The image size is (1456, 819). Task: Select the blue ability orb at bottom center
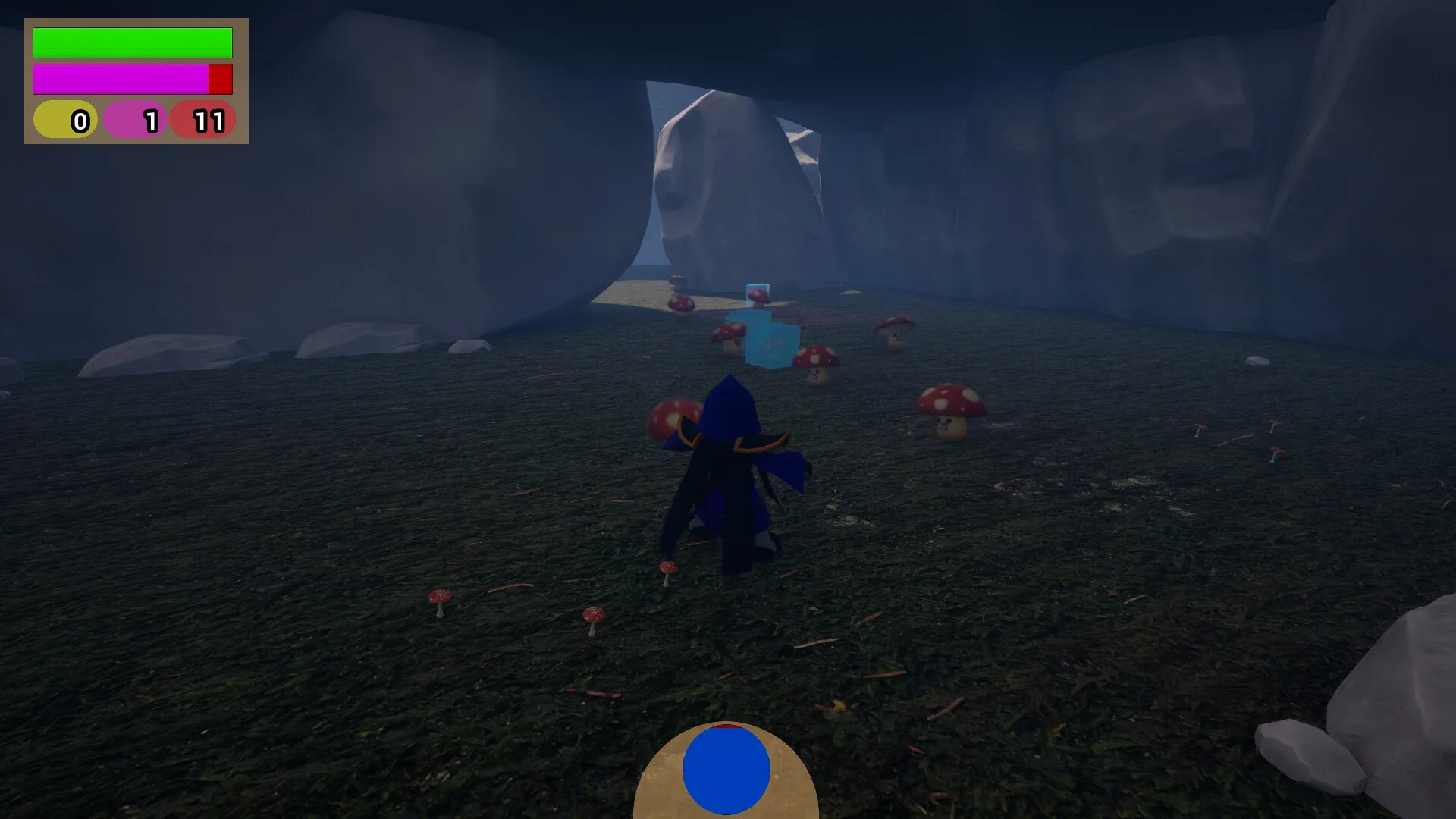[726, 769]
